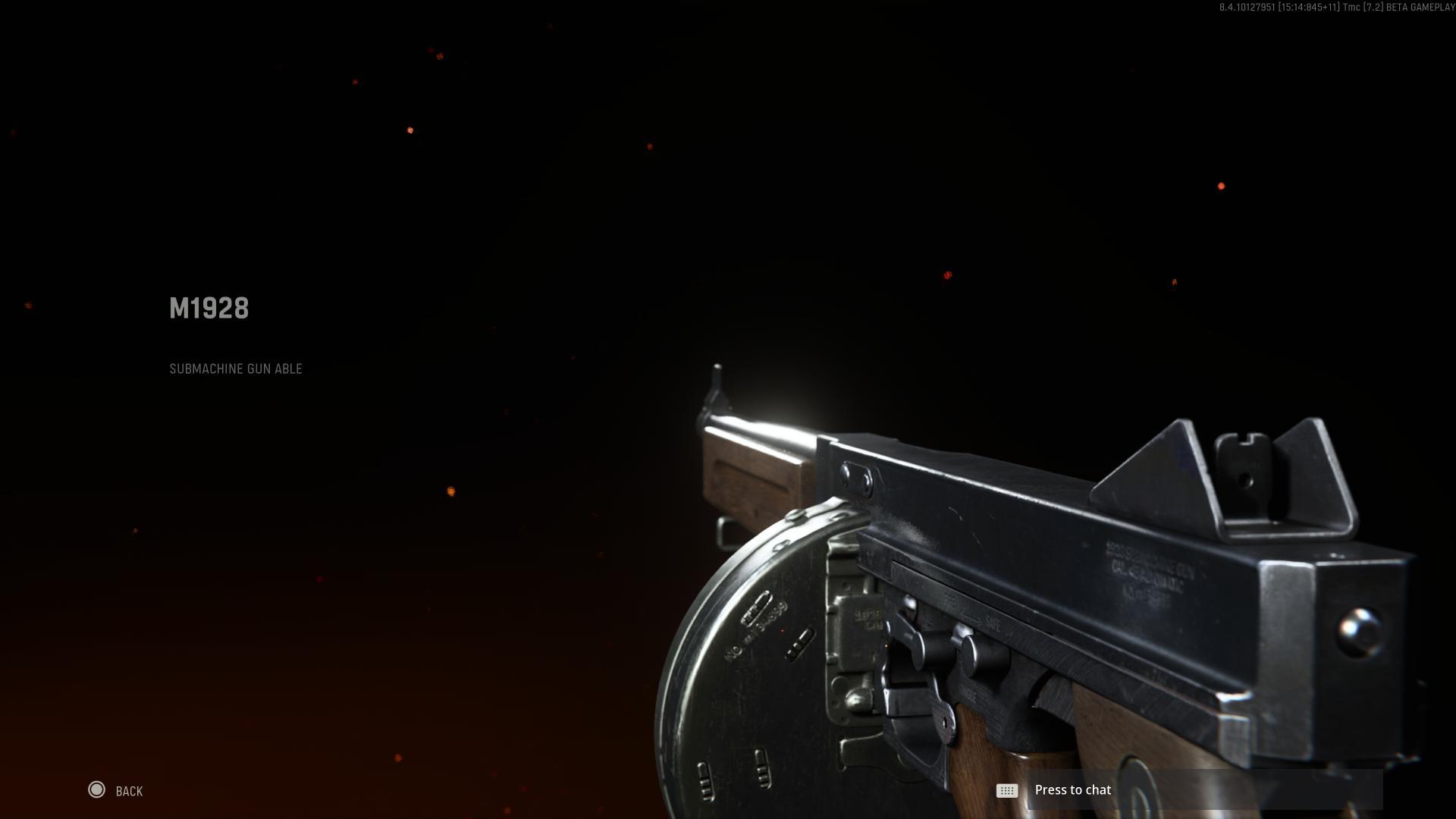Click the keyboard icon next to Press to chat

(x=1006, y=790)
